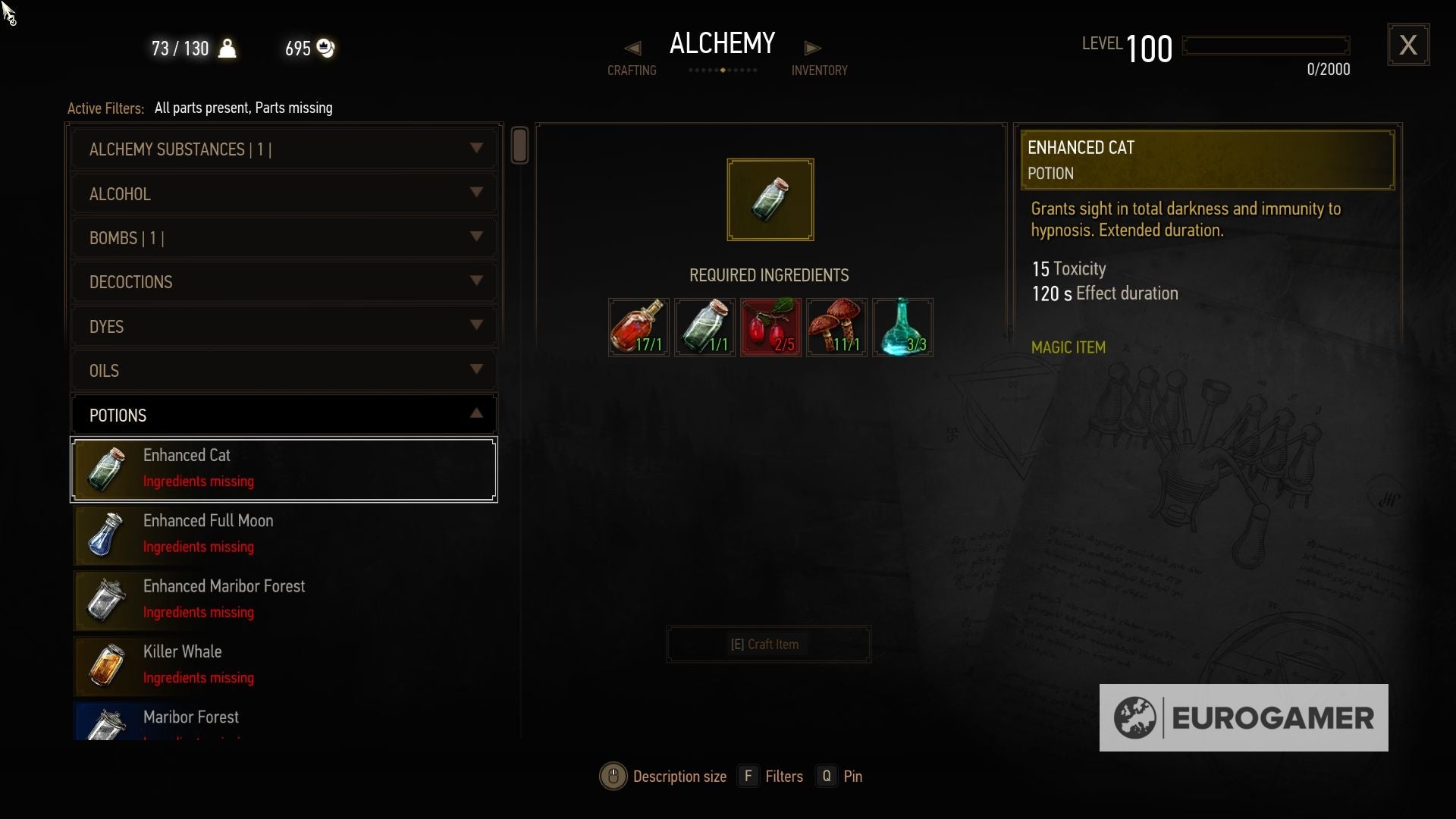Select the red Dwarven spirit ingredient icon
Image resolution: width=1456 pixels, height=819 pixels.
638,327
